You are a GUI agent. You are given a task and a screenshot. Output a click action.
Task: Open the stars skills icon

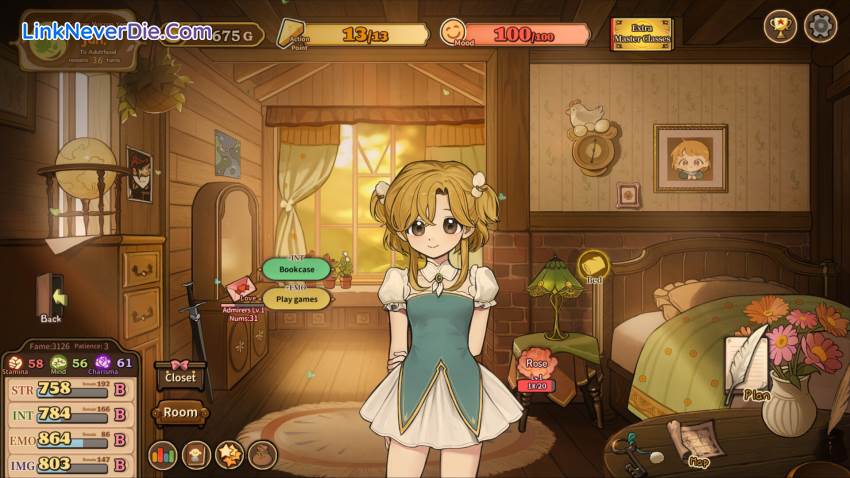[229, 455]
